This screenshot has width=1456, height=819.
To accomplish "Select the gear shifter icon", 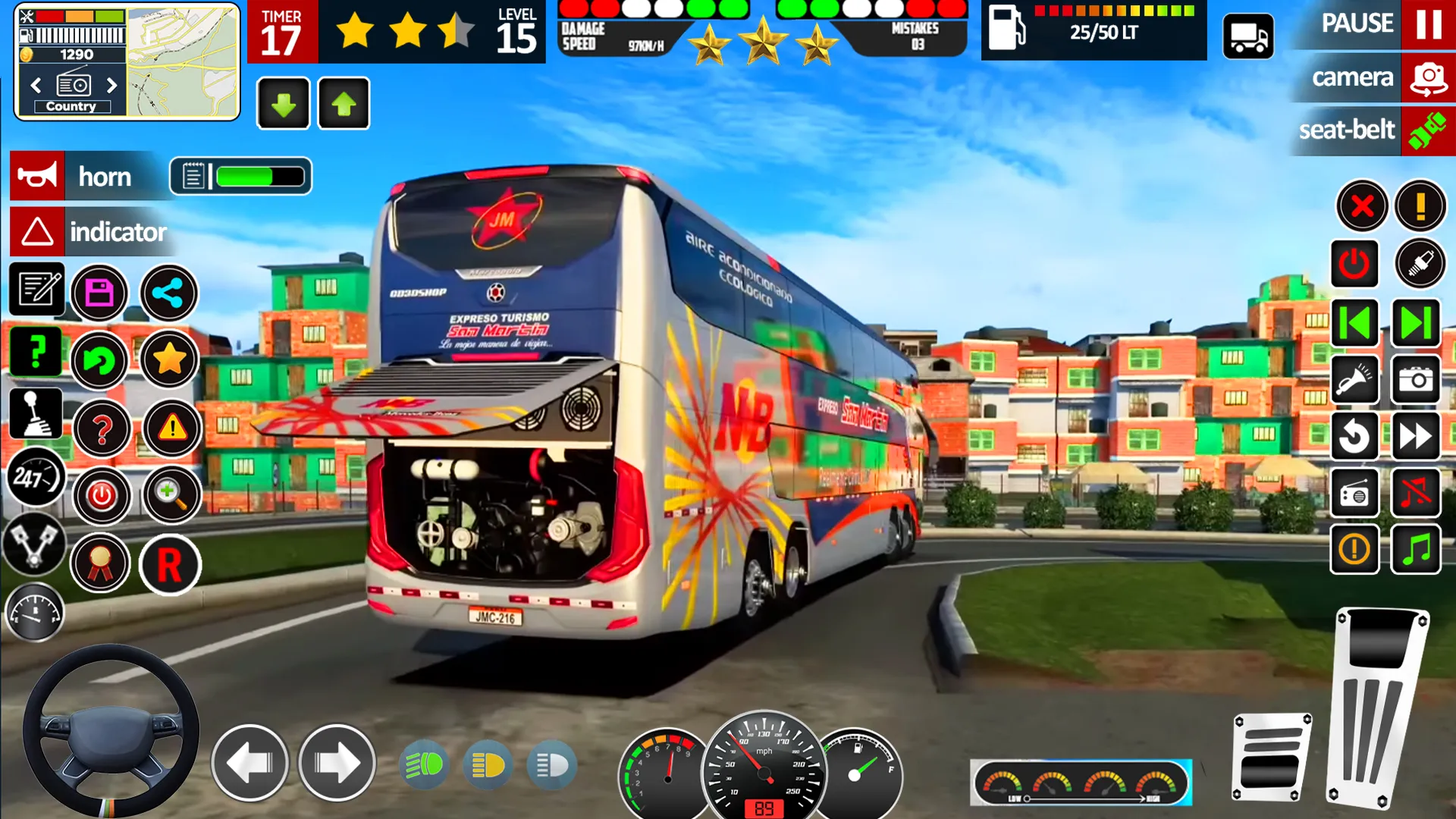I will [x=36, y=413].
